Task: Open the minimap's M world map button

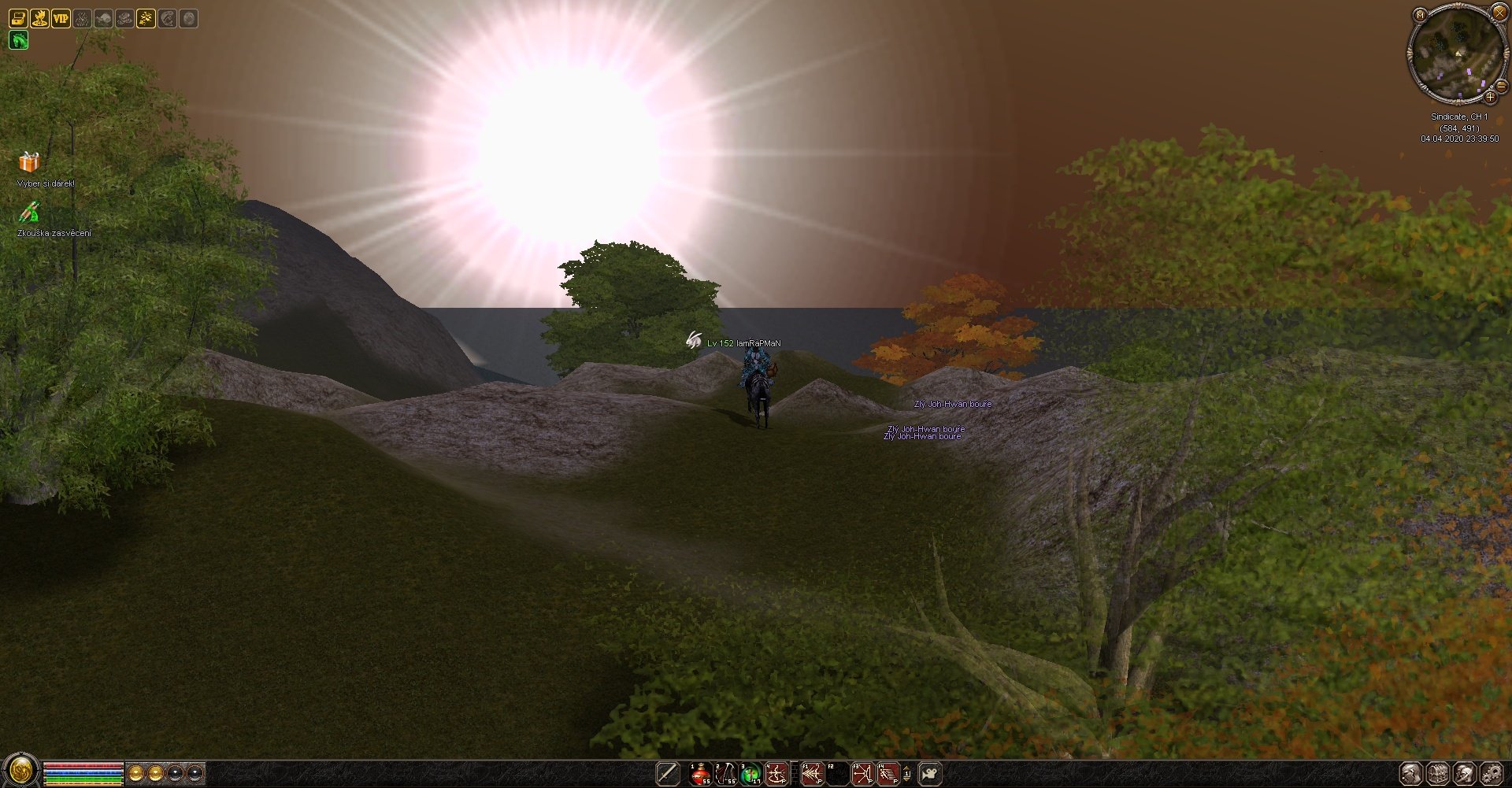Action: (1420, 14)
